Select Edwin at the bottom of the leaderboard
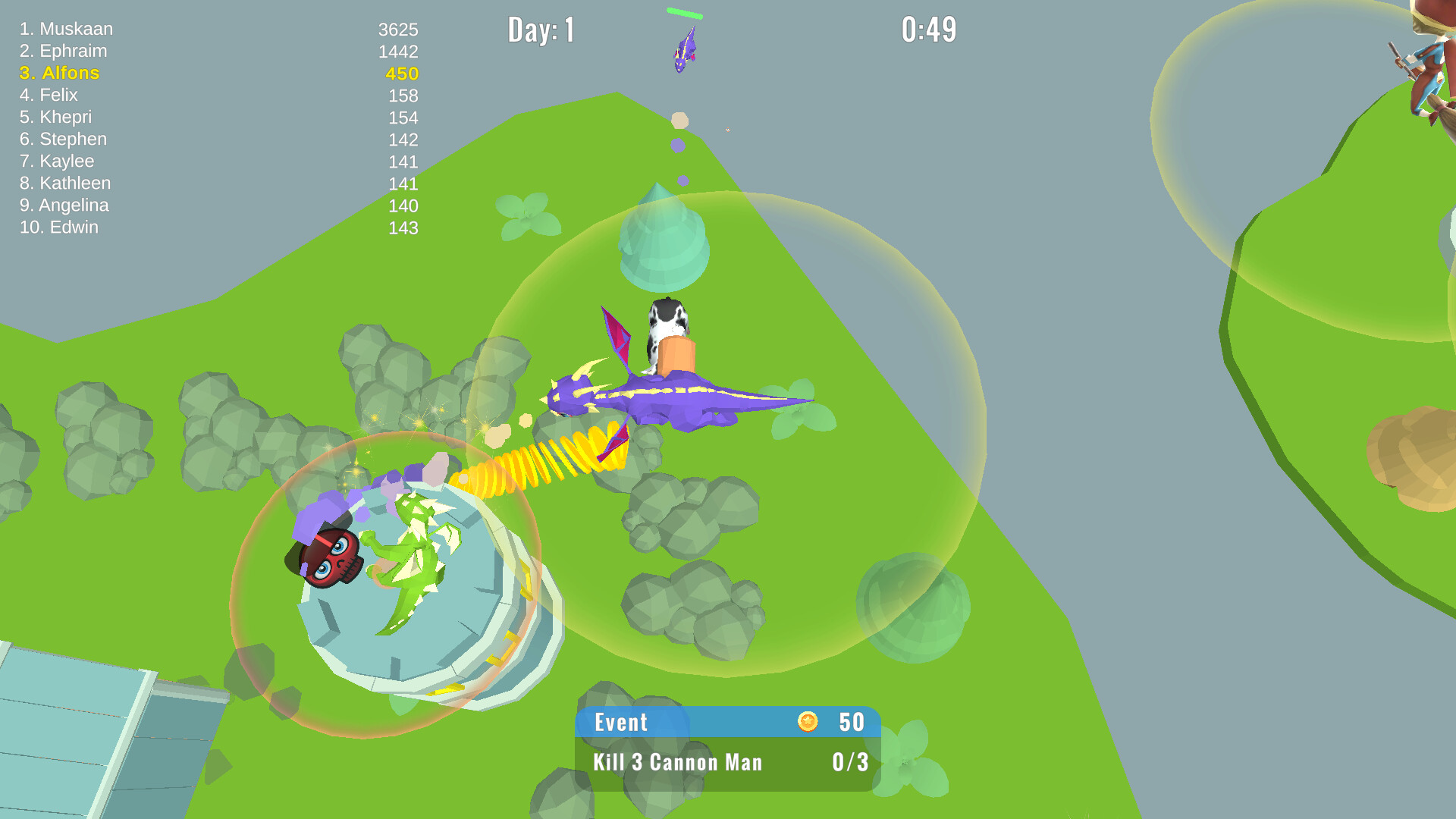The width and height of the screenshot is (1456, 819). (59, 227)
